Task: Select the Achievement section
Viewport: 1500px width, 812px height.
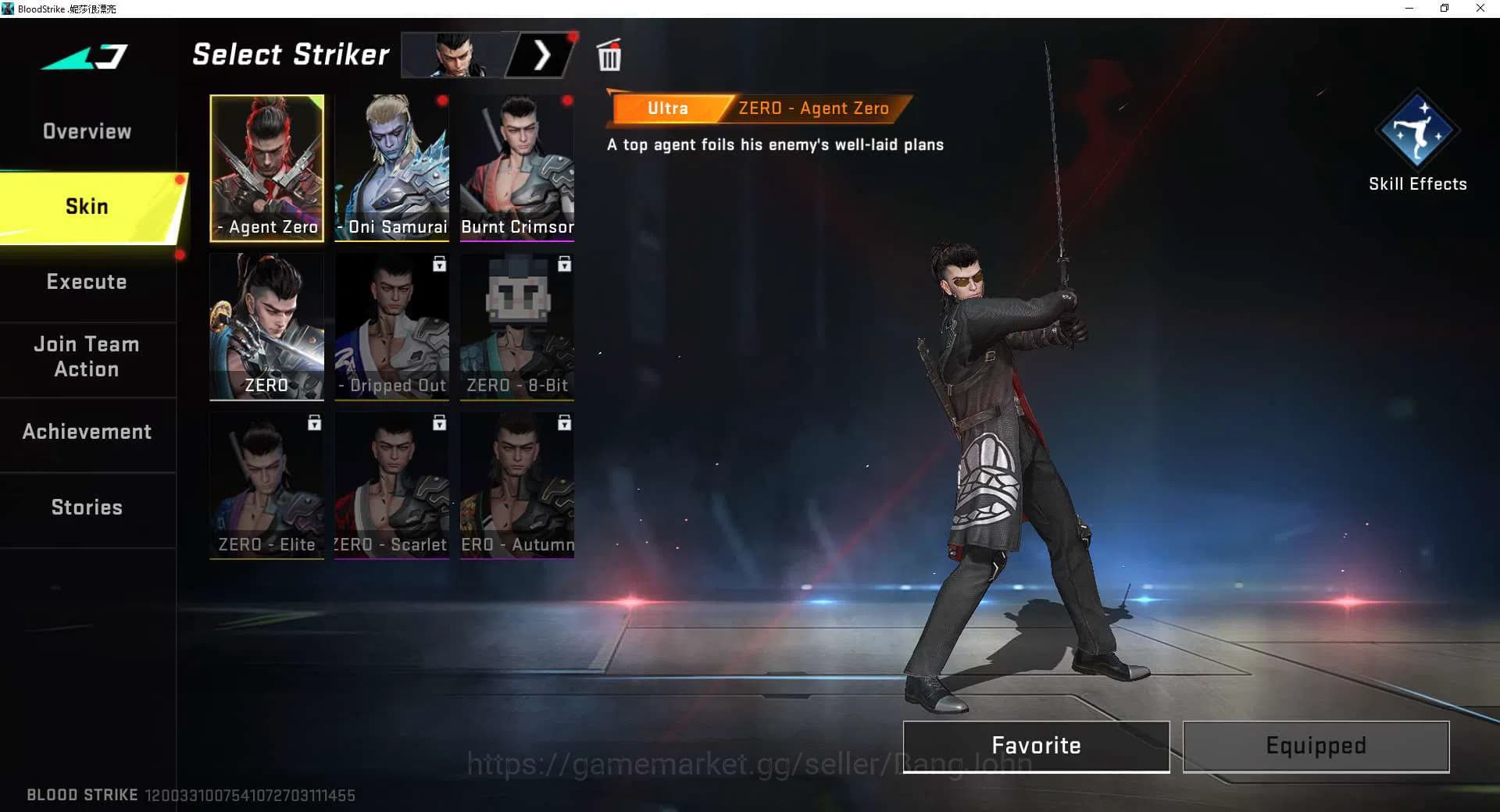Action: pyautogui.click(x=87, y=431)
